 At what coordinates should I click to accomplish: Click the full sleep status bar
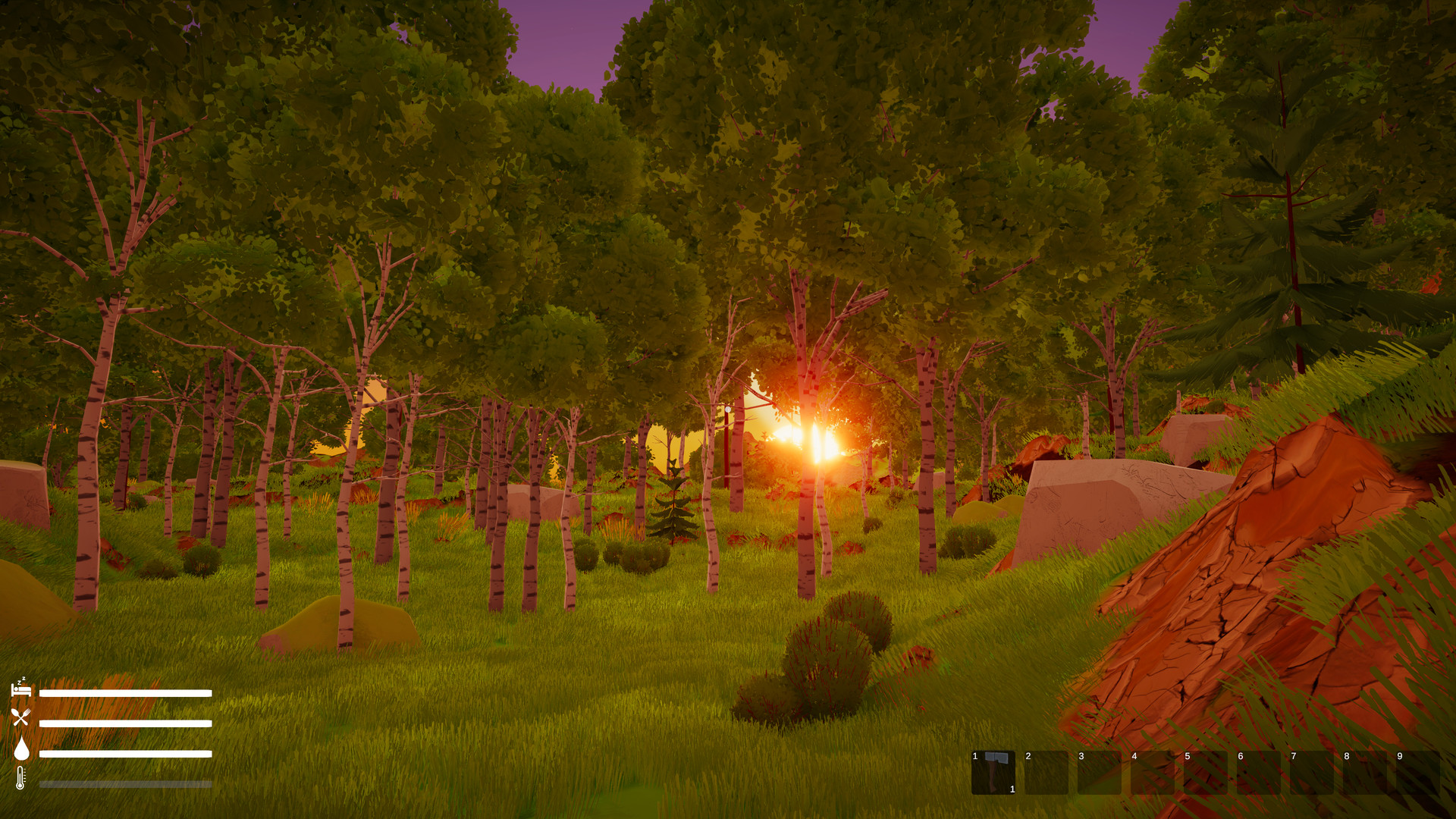pyautogui.click(x=125, y=692)
